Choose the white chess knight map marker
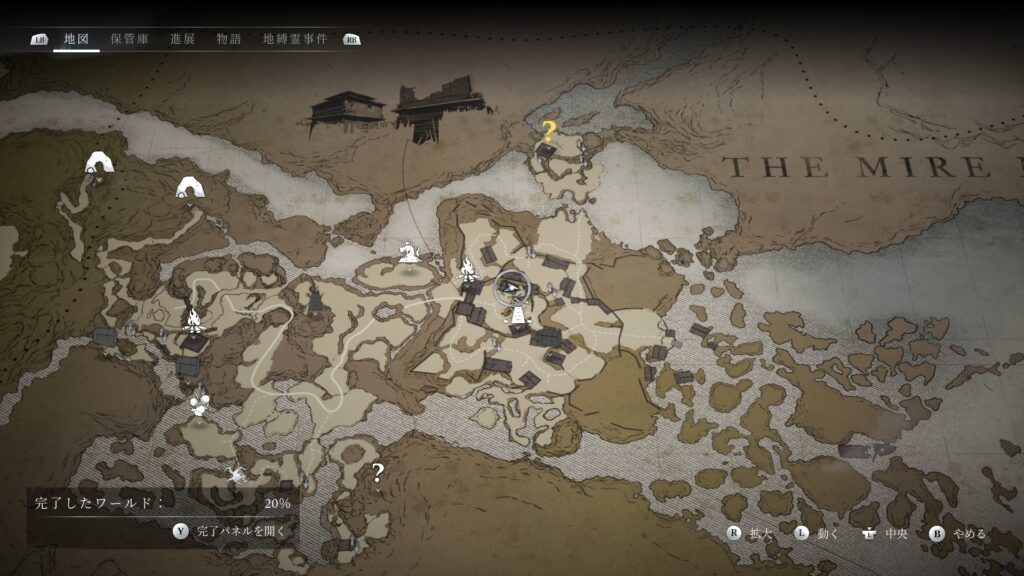The image size is (1024, 576). click(x=408, y=251)
